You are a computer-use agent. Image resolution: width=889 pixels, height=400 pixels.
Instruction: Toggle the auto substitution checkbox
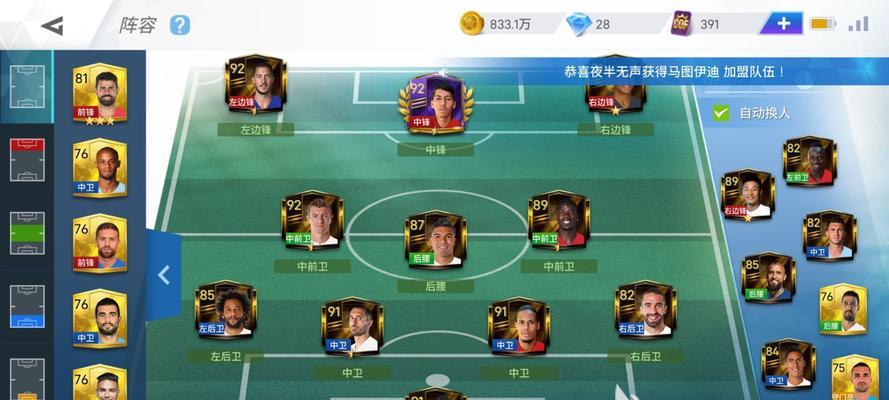click(x=720, y=113)
